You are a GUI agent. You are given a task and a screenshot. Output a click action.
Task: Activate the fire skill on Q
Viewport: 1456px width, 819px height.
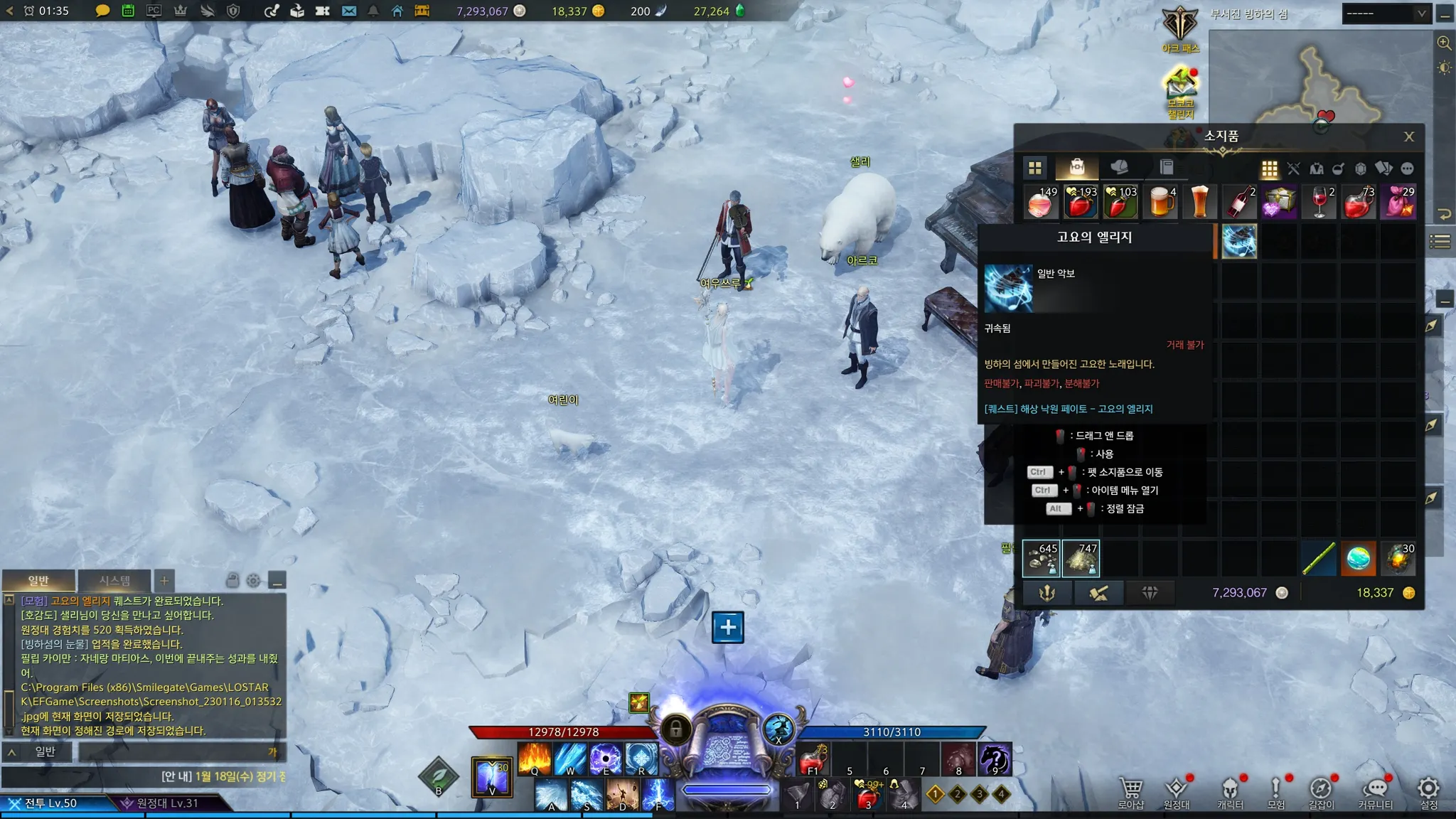(x=535, y=758)
